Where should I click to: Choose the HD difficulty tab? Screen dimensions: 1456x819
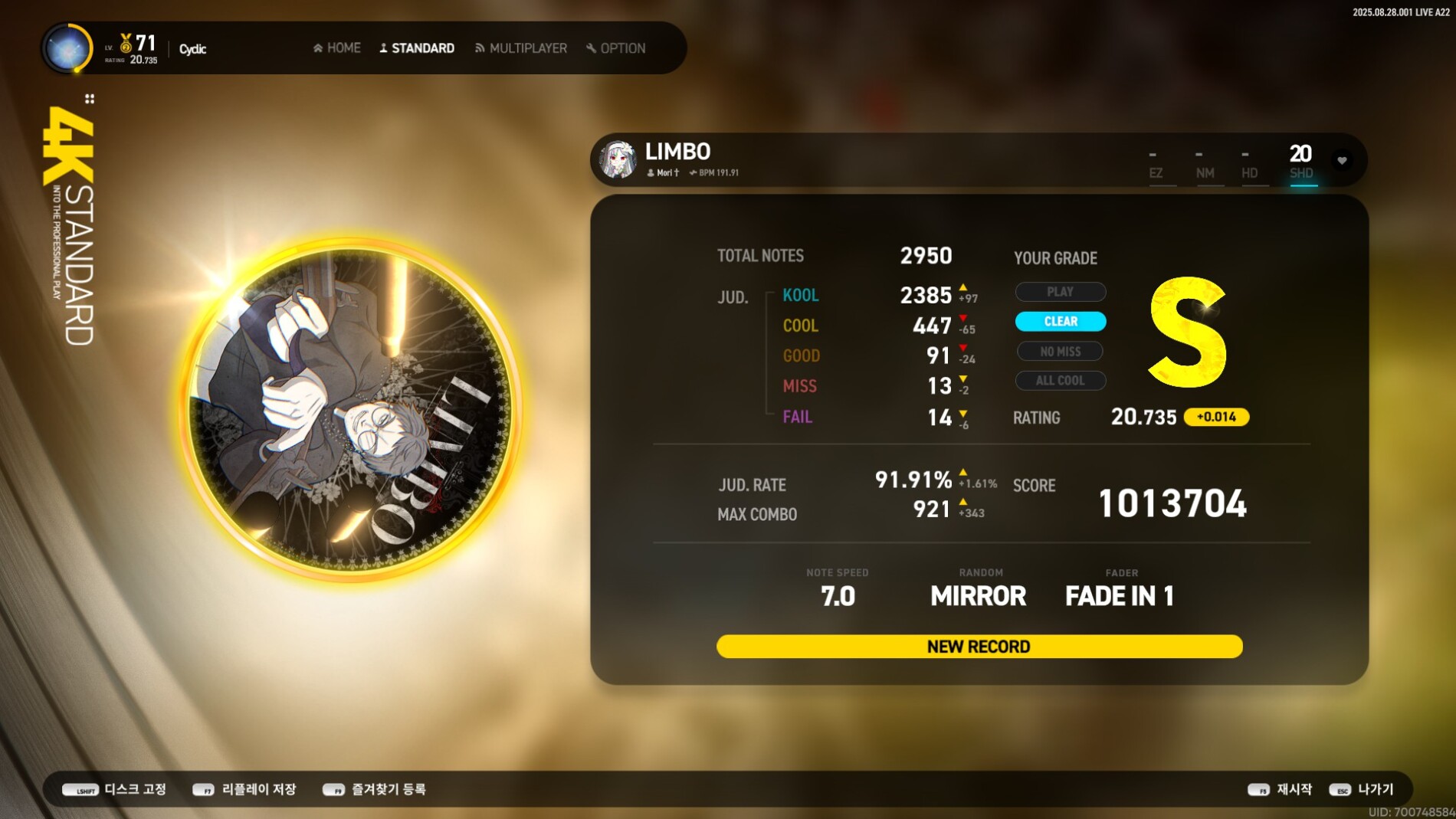(1249, 163)
